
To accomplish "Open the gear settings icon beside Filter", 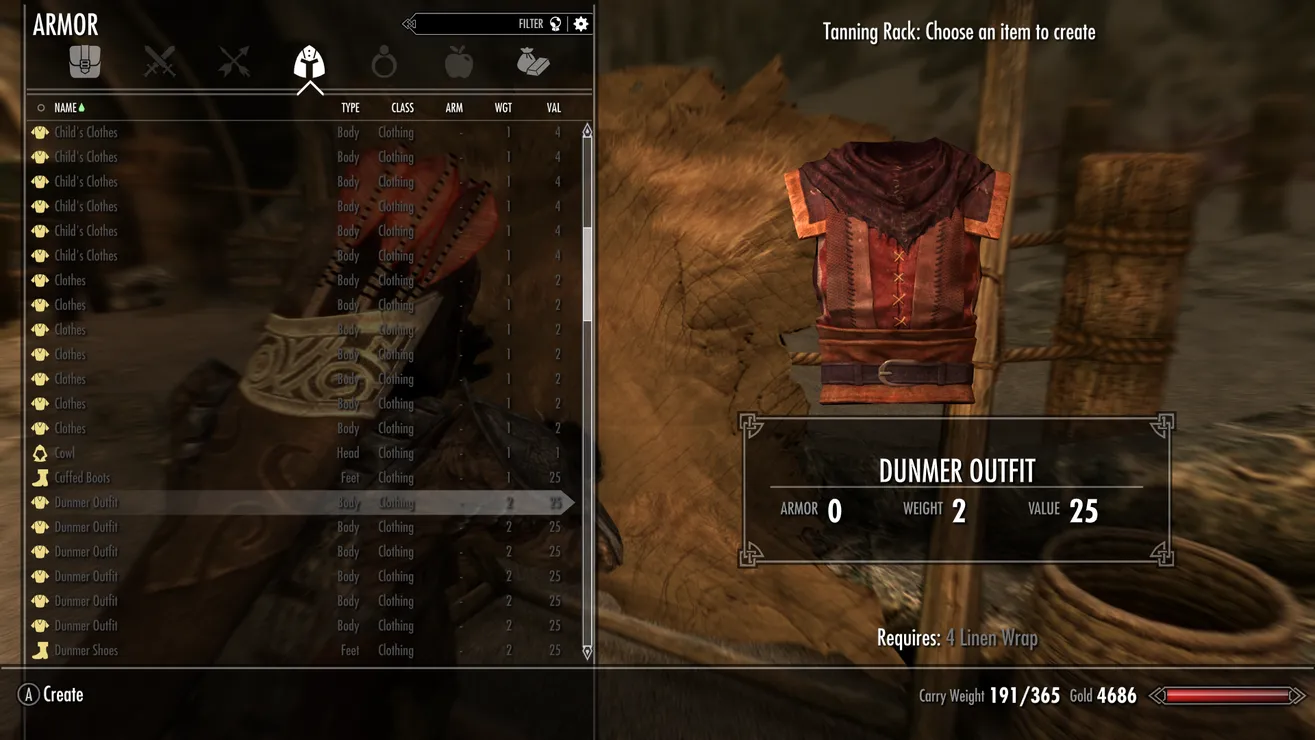I will tap(581, 24).
